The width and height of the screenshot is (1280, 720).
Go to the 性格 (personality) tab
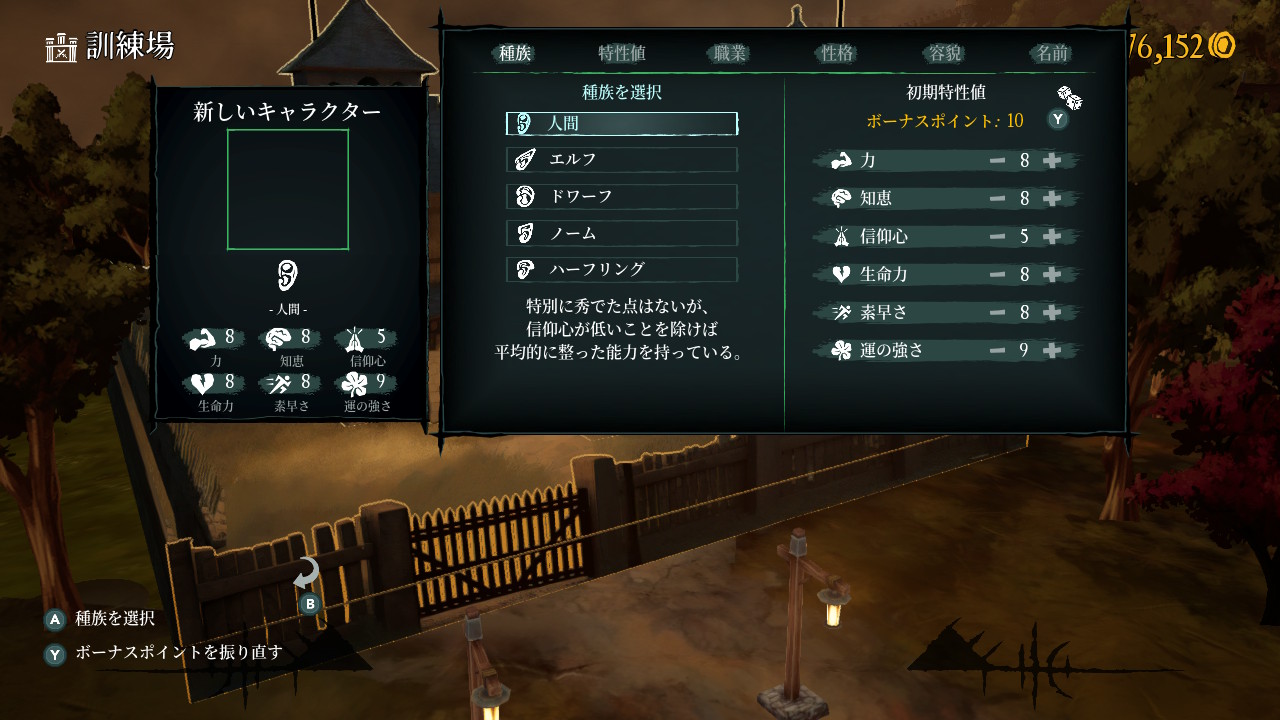(837, 54)
